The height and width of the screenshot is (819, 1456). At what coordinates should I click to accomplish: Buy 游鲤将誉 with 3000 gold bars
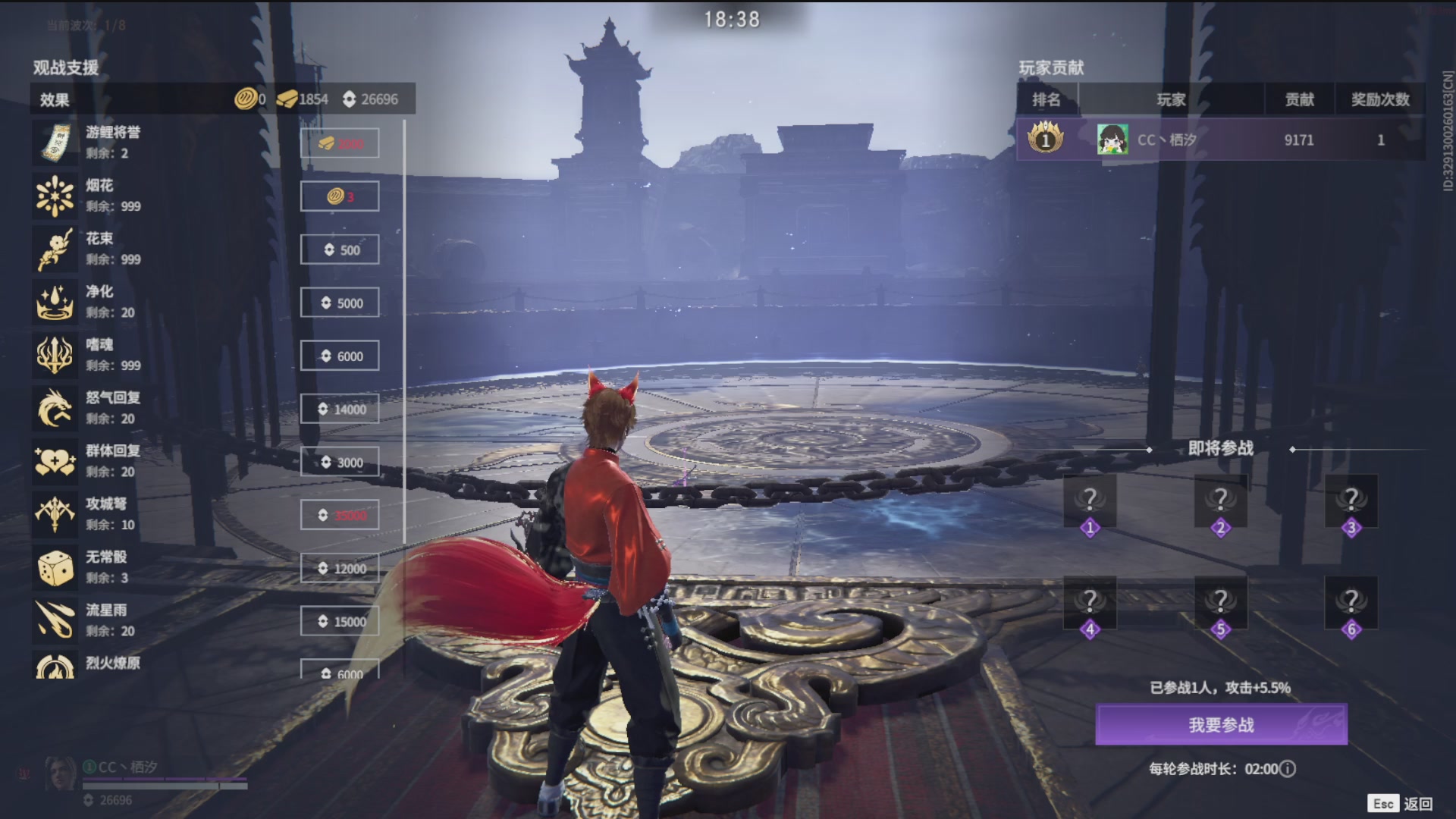click(x=340, y=143)
